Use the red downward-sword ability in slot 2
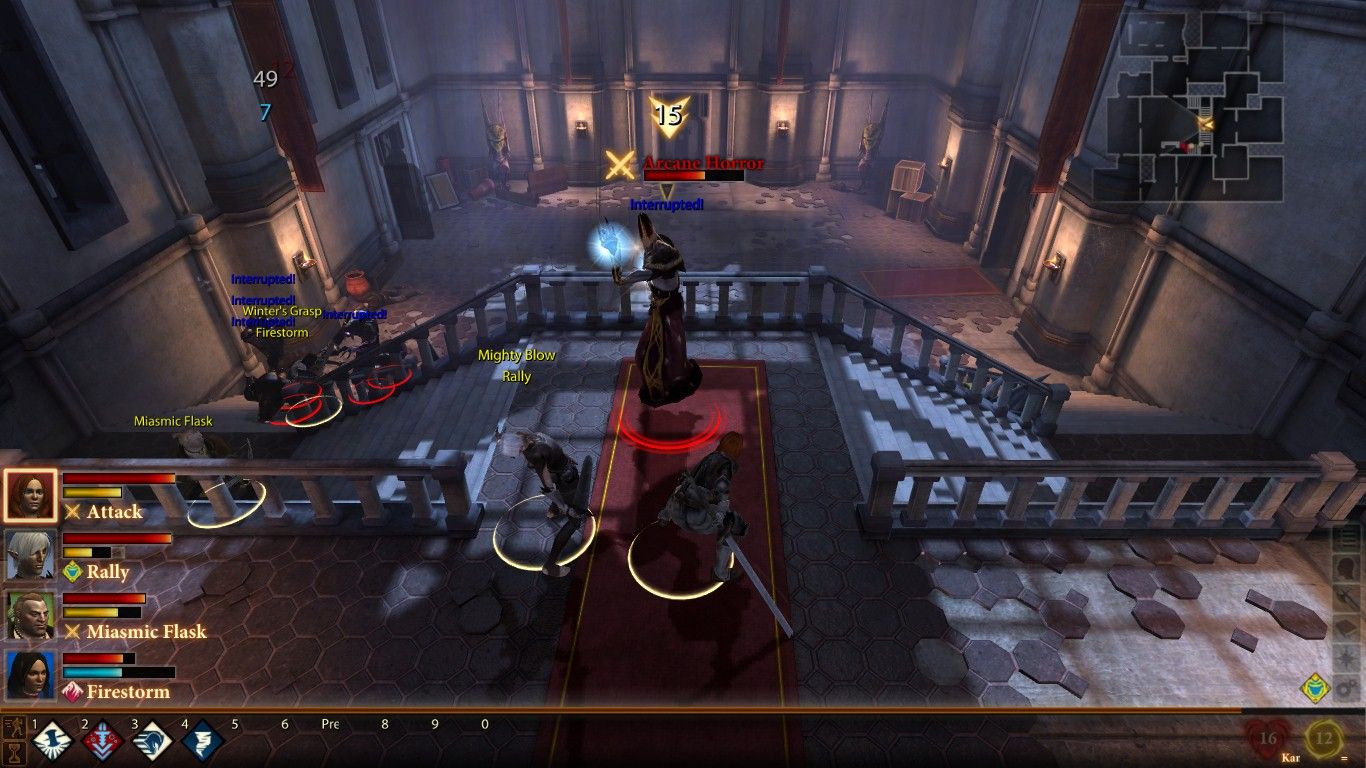Viewport: 1366px width, 768px height. (x=100, y=743)
